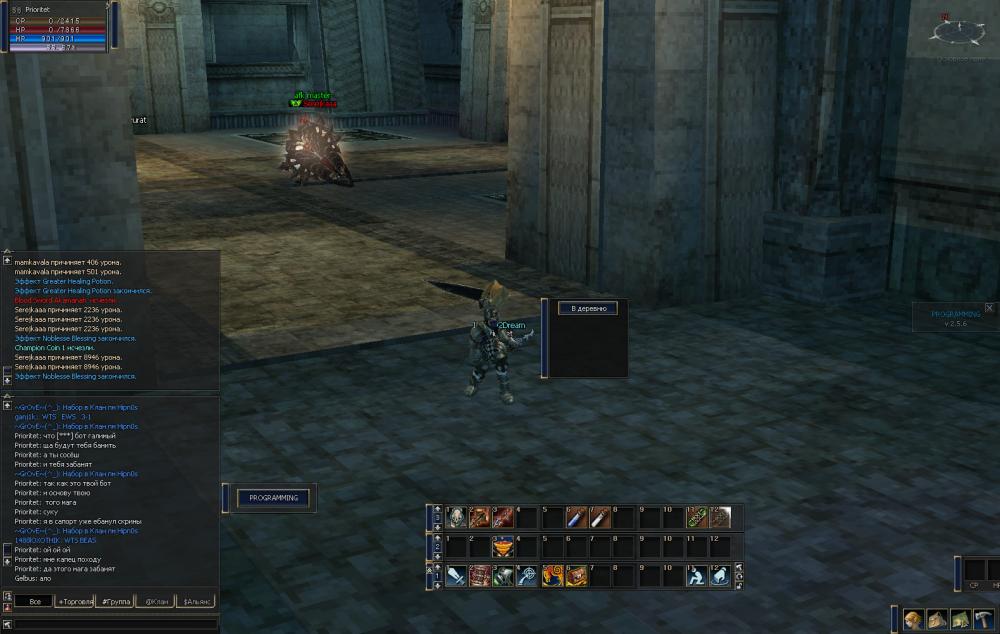Use the white potion vial in hotbar
Screen dimensions: 1000x634
599,517
